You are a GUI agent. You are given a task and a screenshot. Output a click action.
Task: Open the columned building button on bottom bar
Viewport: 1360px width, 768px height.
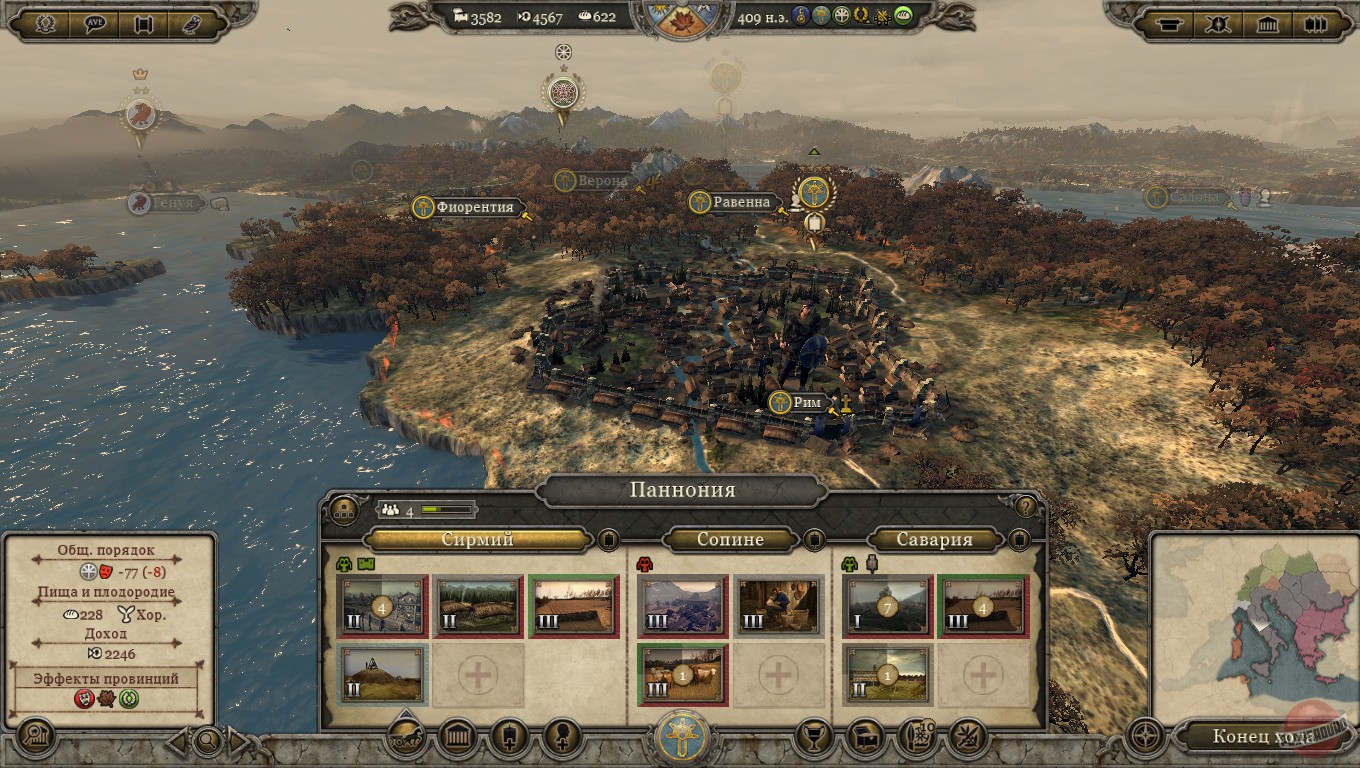click(x=458, y=739)
